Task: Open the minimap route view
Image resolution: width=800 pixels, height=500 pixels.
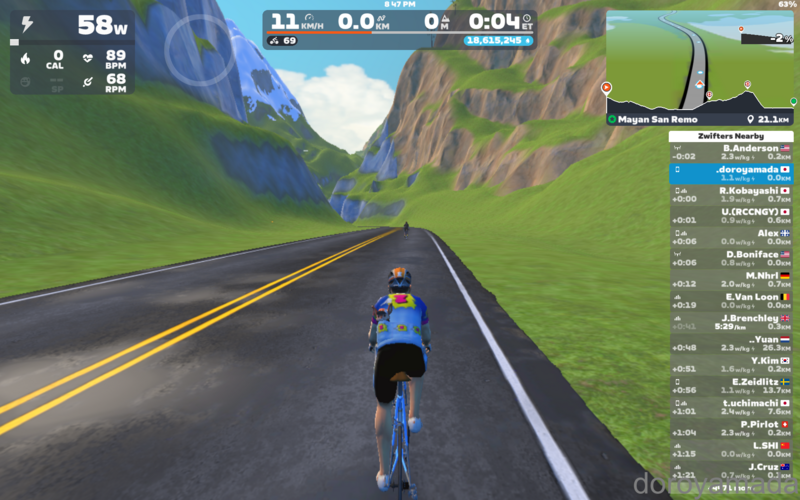Action: point(699,58)
